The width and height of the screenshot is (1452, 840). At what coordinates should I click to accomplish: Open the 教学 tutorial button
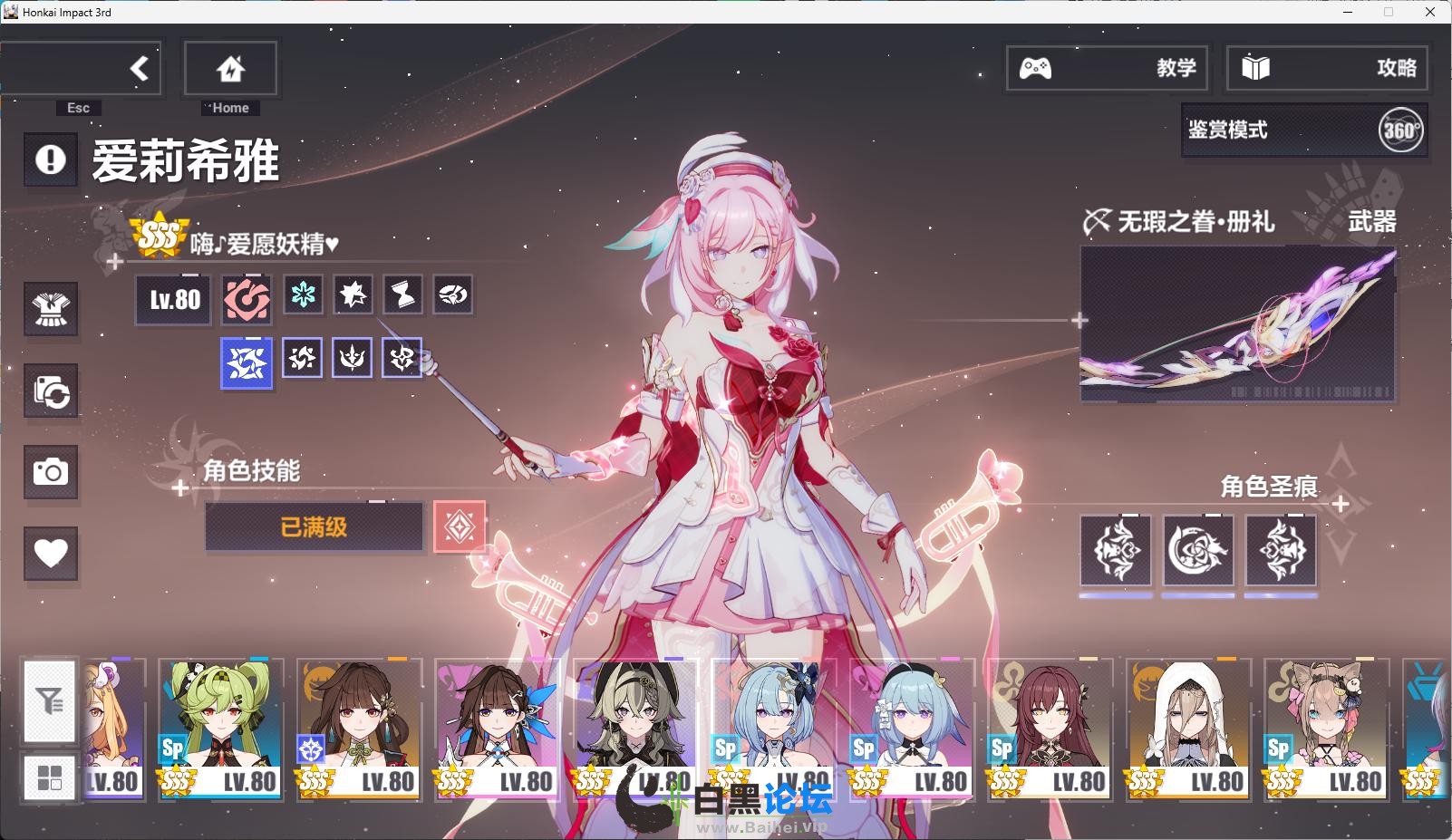1107,68
